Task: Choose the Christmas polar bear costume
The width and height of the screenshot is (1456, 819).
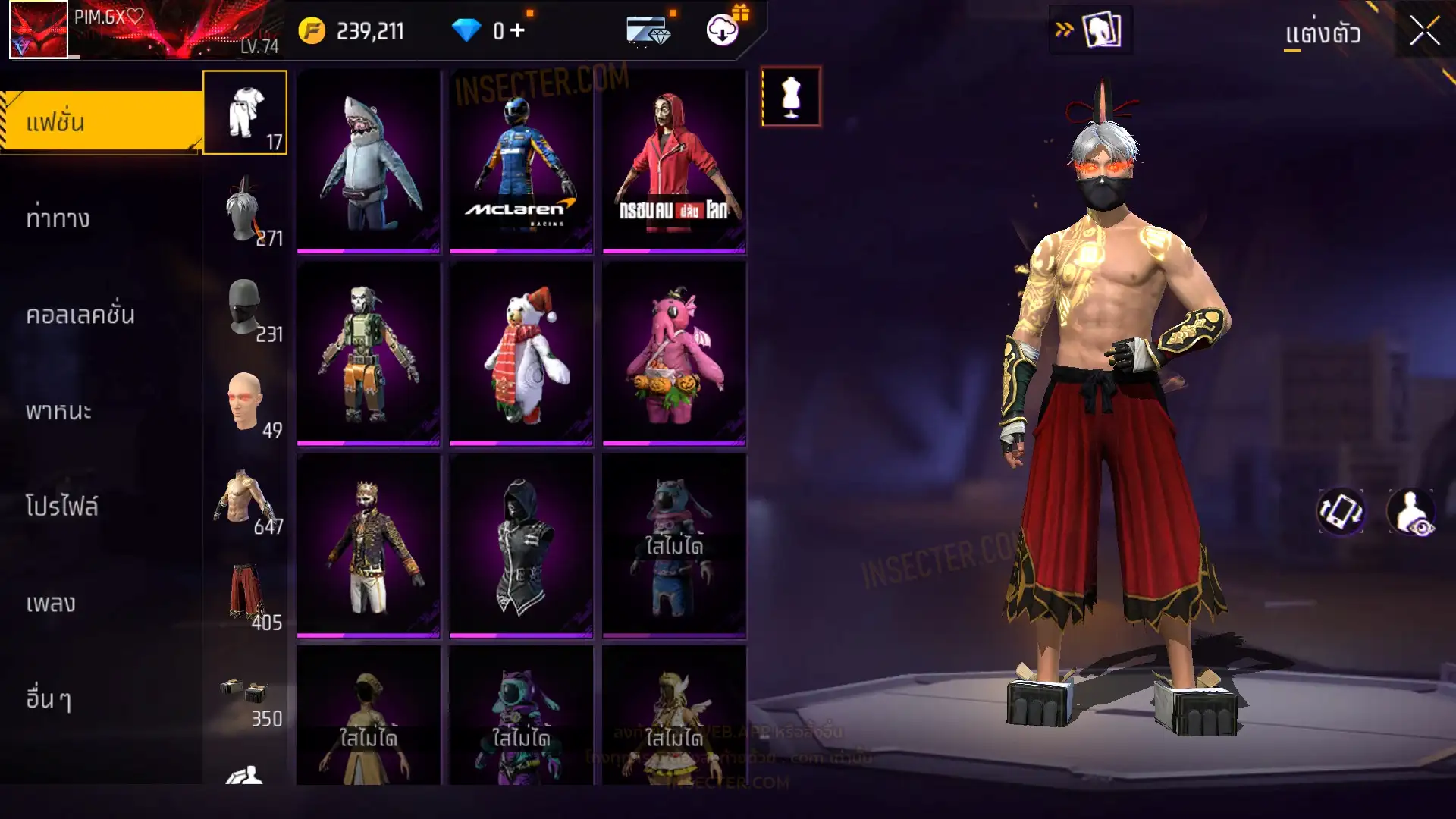Action: [x=522, y=353]
